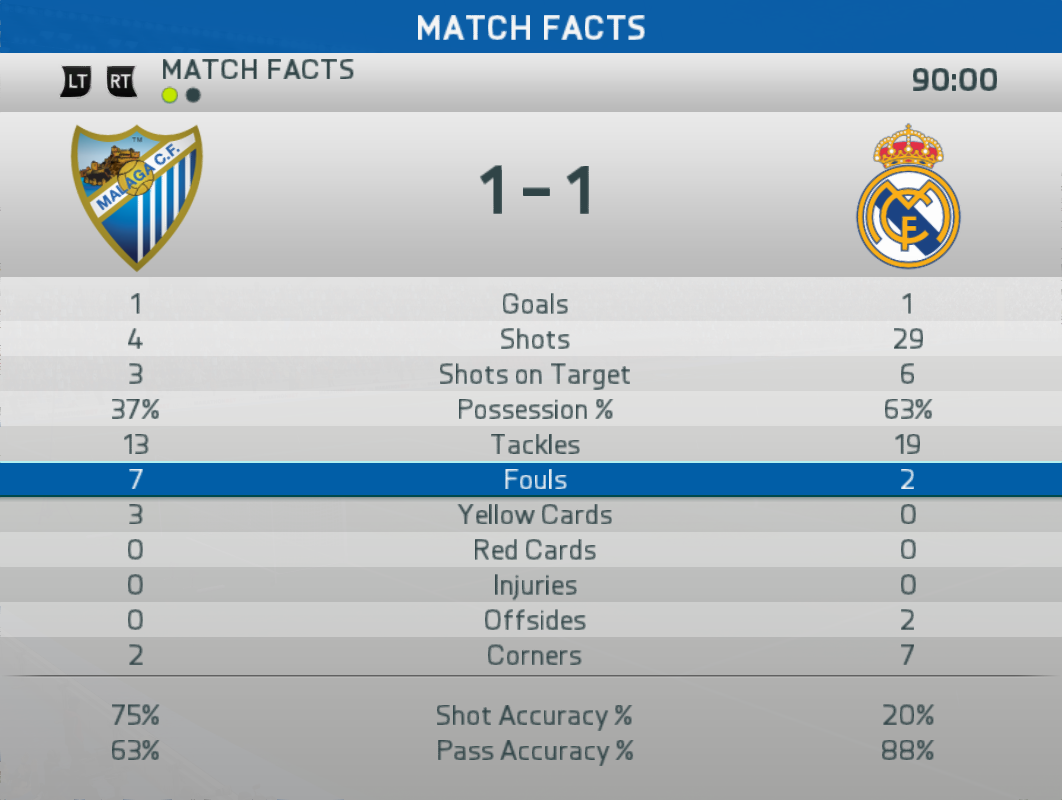
Task: Switch to the second page dot
Action: coord(194,96)
